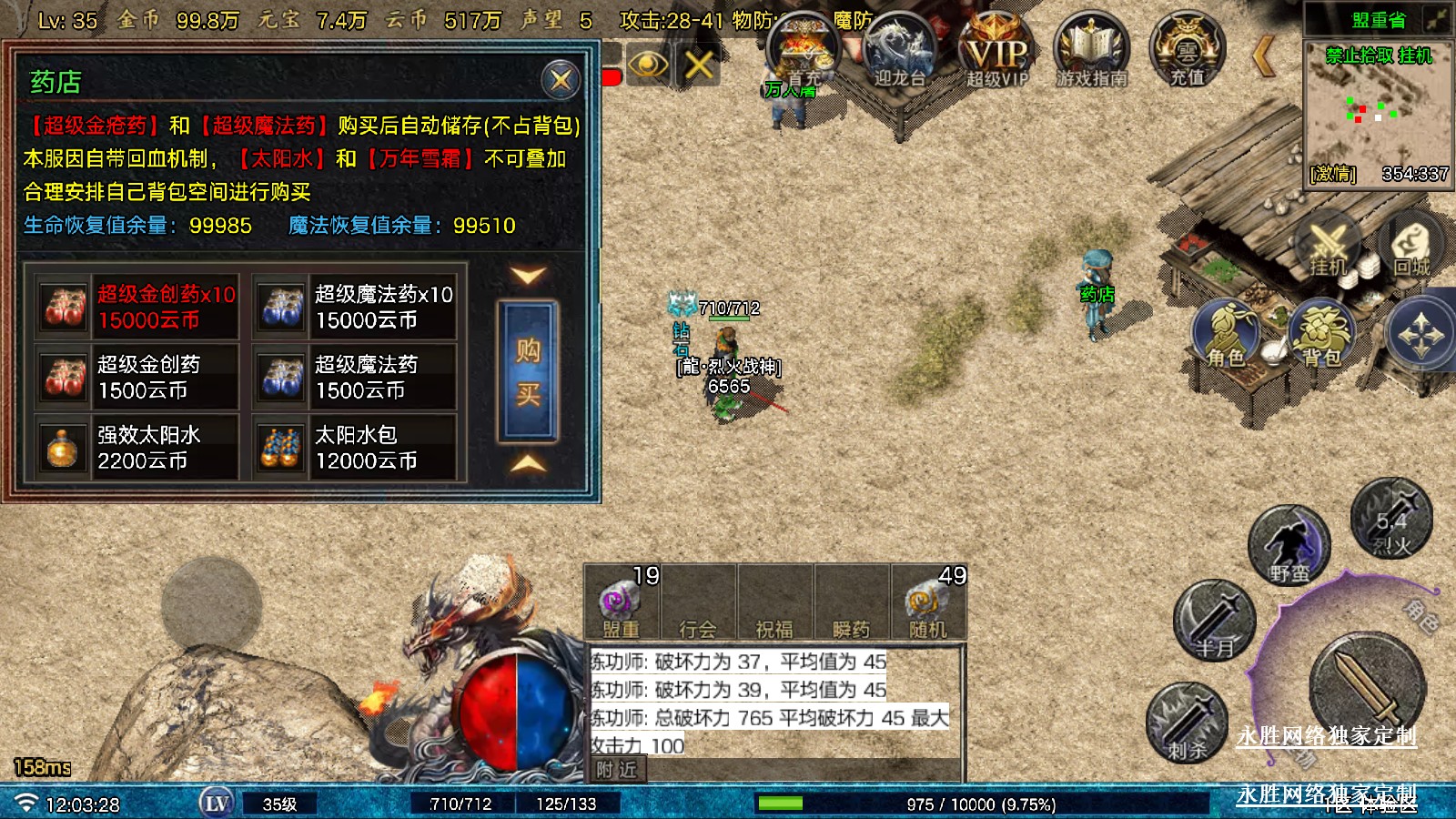Select 超级金创药x10 for 15000云币
The image size is (1456, 819).
[x=138, y=307]
